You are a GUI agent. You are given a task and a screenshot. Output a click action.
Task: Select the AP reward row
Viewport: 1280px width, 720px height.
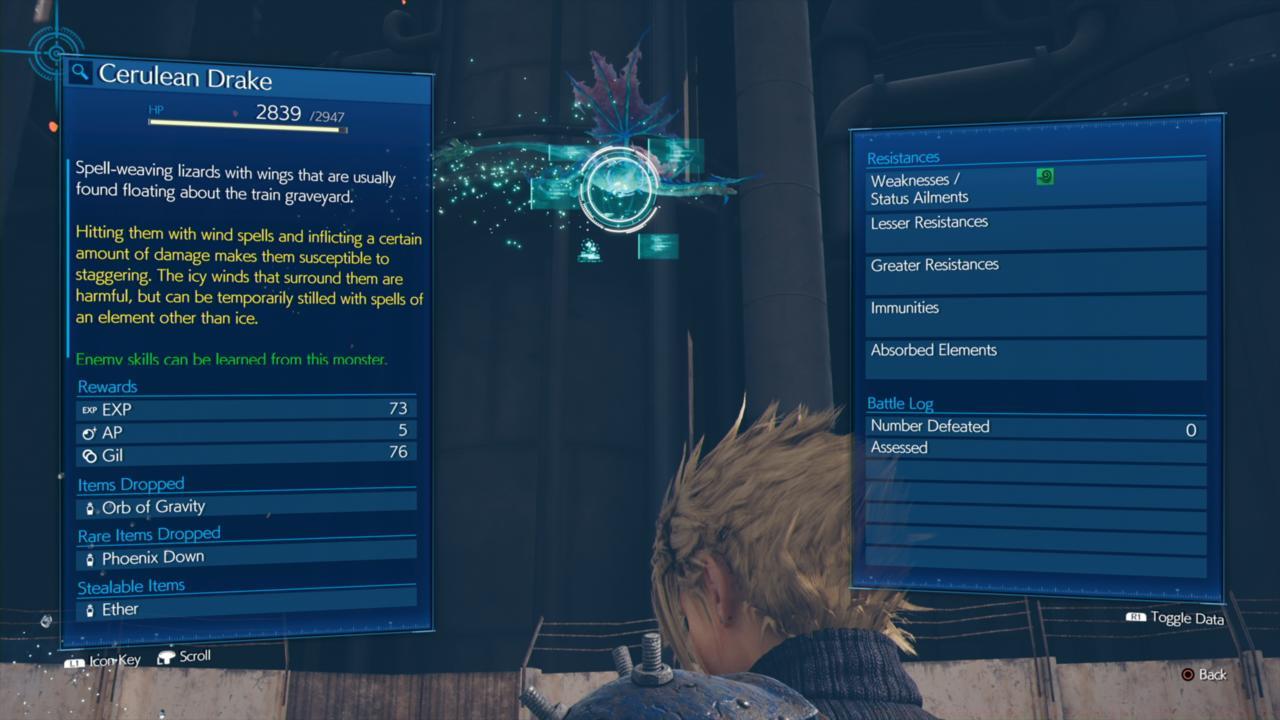tap(245, 431)
